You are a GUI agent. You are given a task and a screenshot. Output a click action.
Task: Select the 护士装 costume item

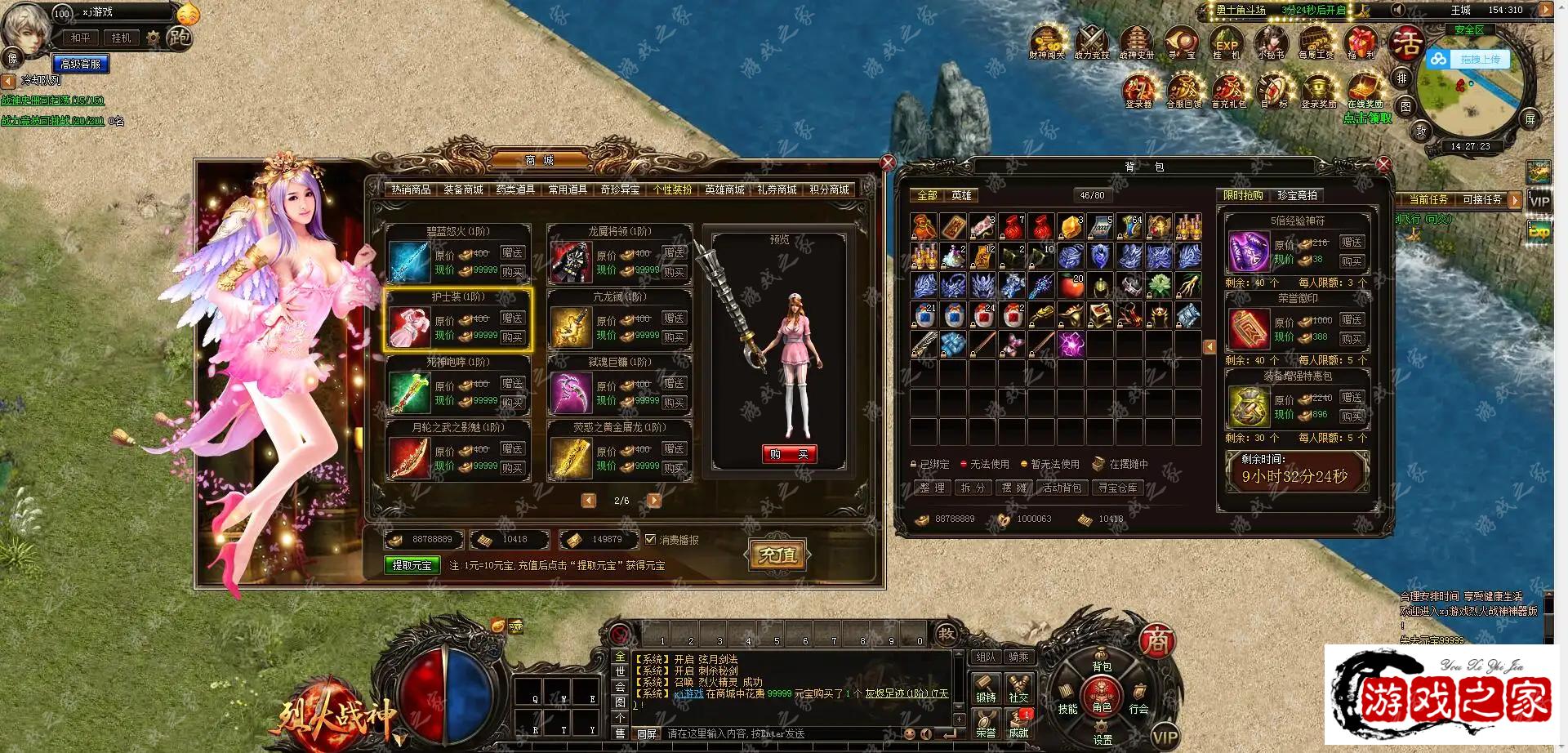click(x=458, y=320)
